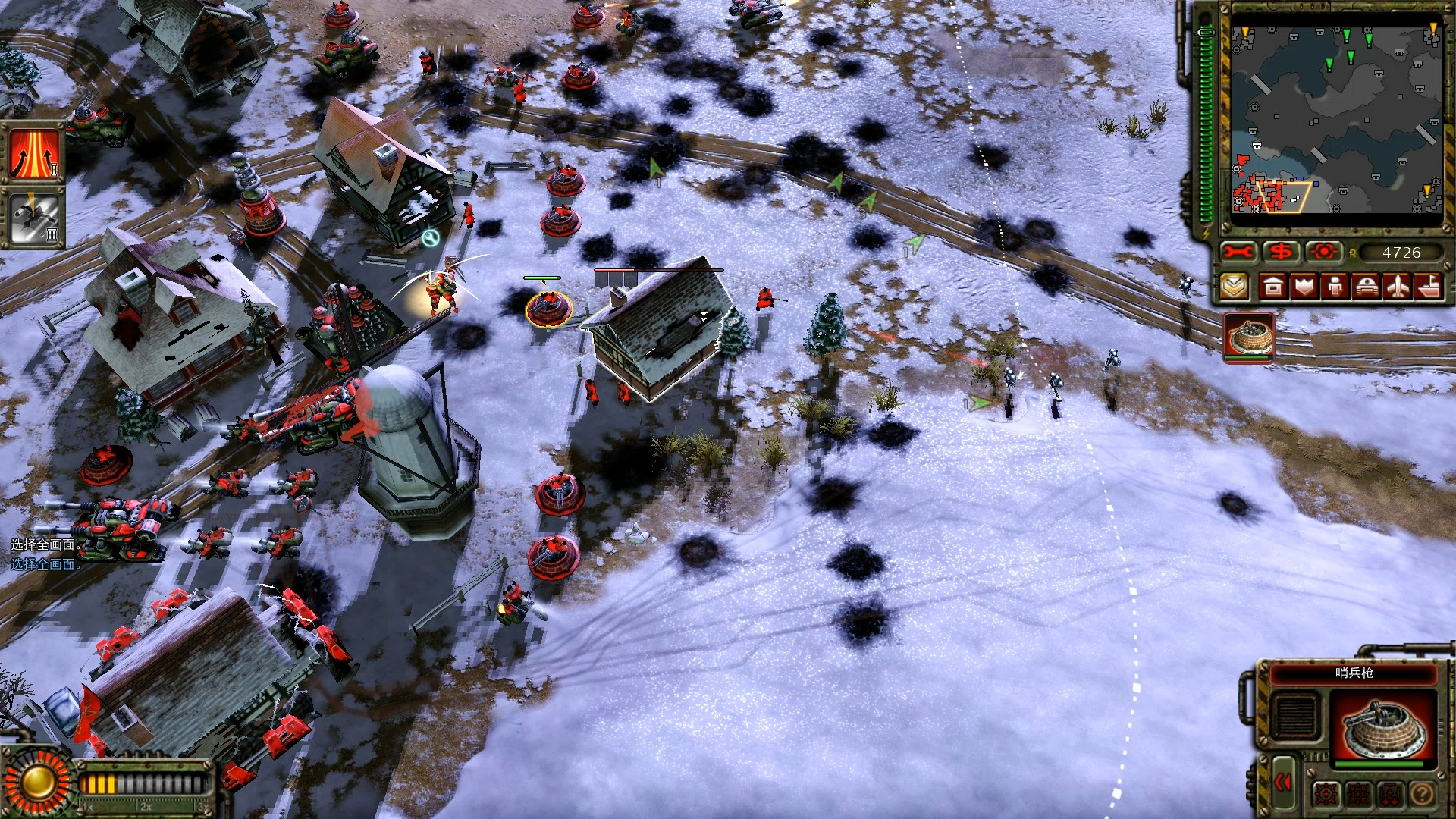This screenshot has height=819, width=1456.
Task: Activate the red arrows support power
Action: (x=35, y=152)
